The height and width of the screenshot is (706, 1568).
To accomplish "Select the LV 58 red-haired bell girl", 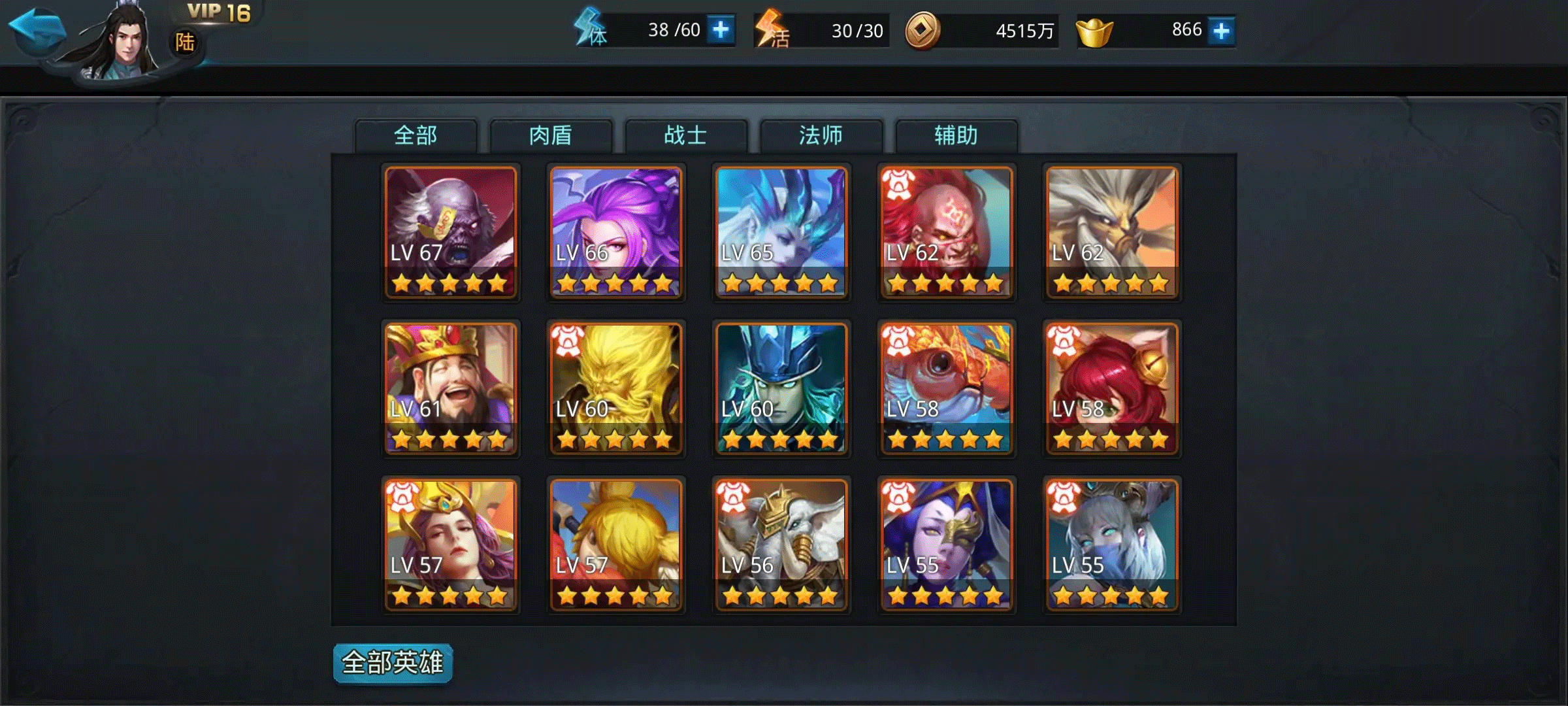I will (x=1112, y=388).
